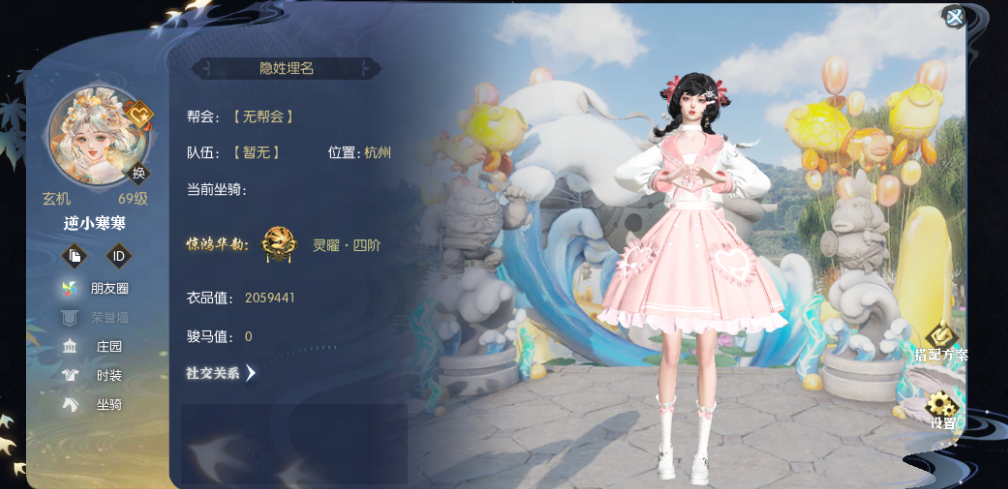Click the 惊鸿华韵 rank badge icon

(279, 244)
